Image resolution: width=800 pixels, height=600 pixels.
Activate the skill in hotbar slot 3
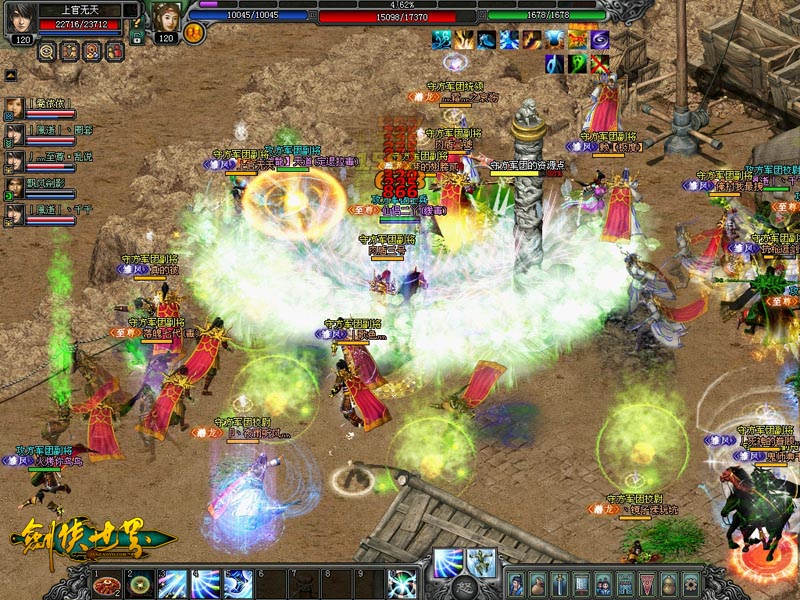[173, 584]
